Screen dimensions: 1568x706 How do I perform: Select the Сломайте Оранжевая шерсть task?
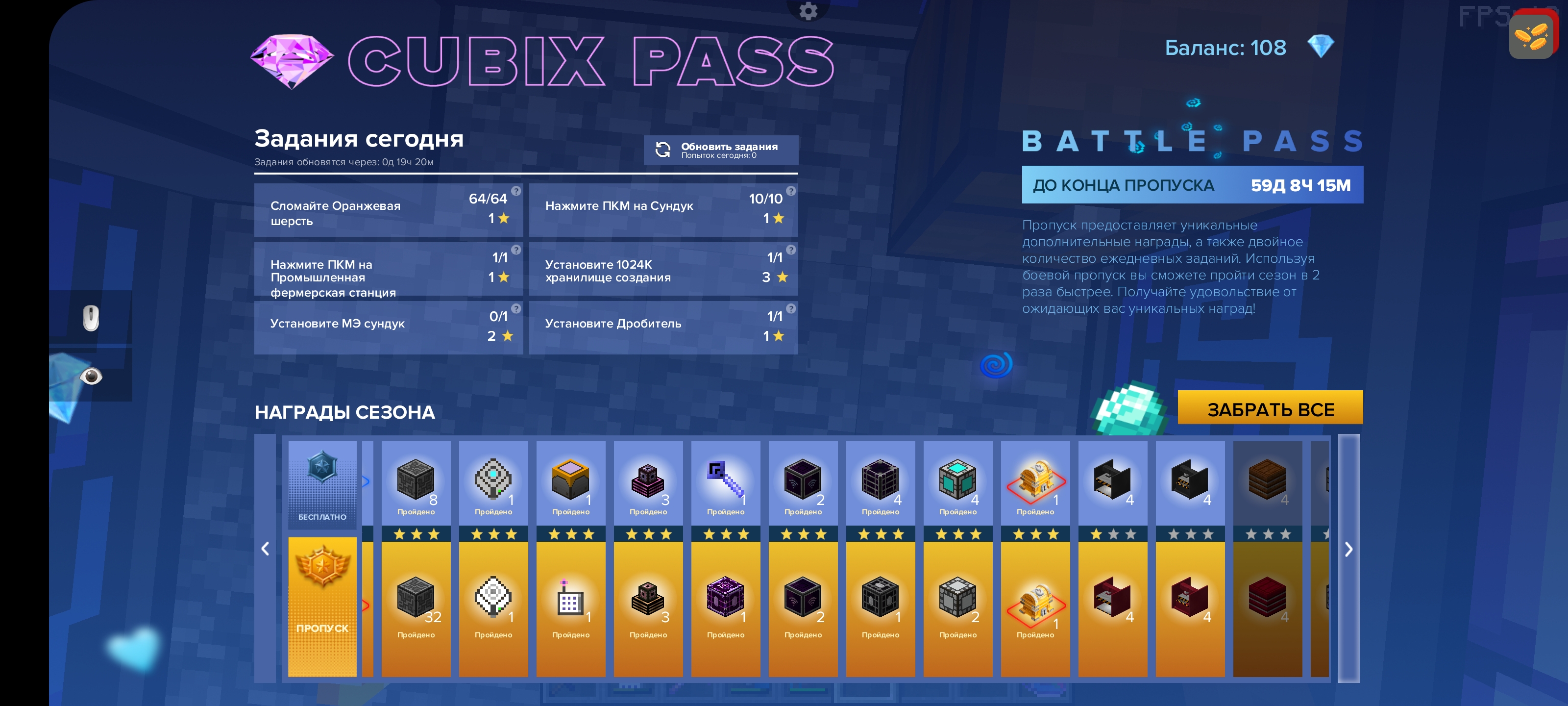click(389, 210)
